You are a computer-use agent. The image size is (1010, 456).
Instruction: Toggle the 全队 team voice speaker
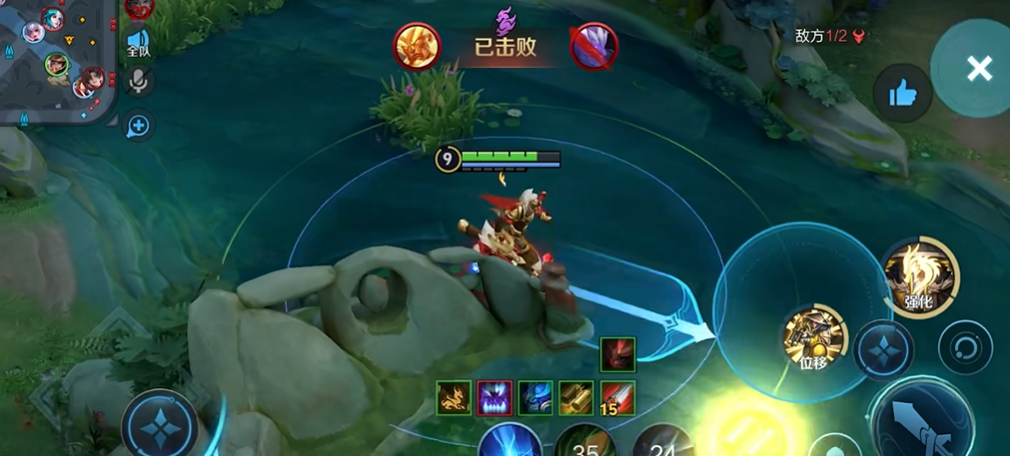138,42
